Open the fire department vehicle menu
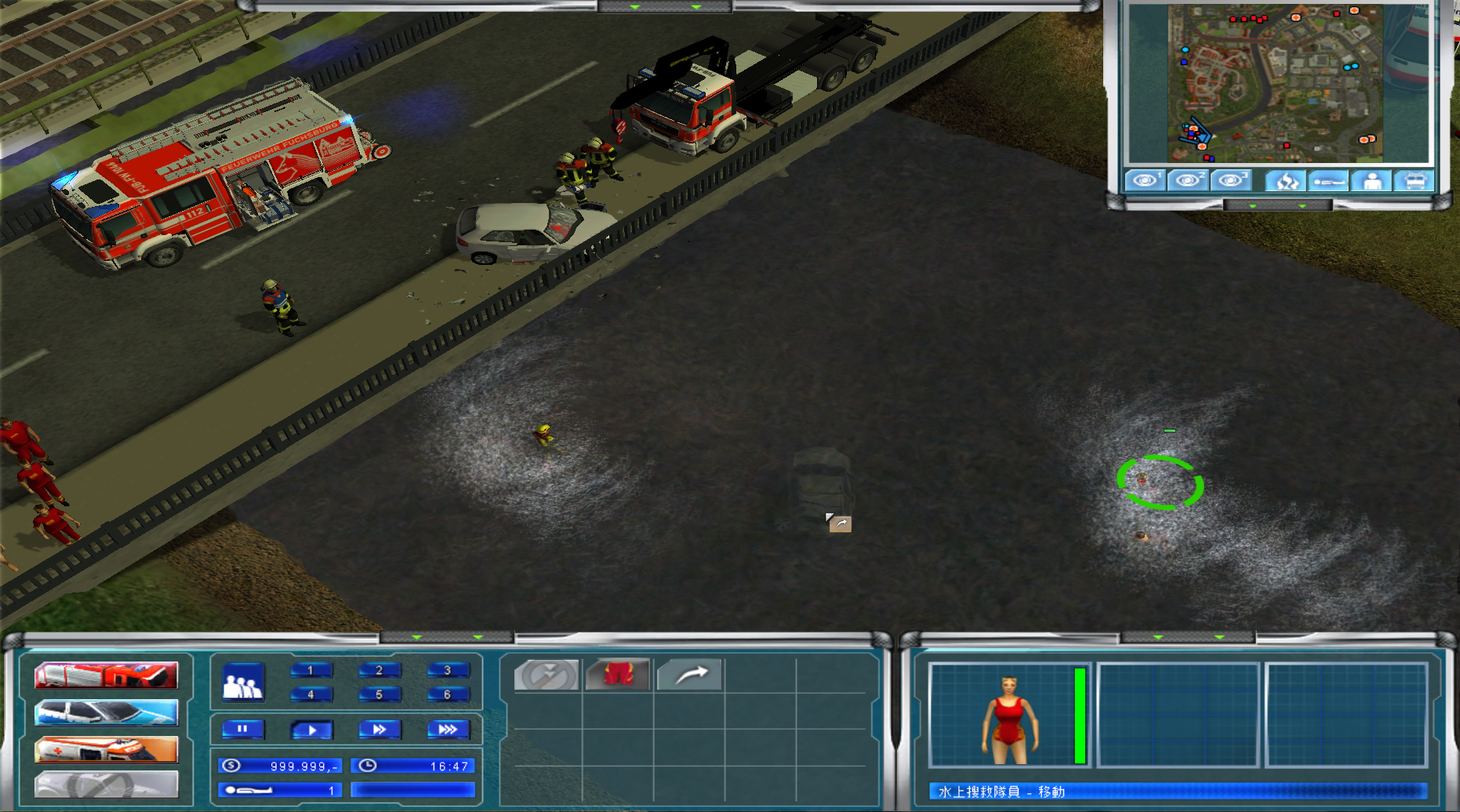The image size is (1460, 812). [x=106, y=675]
